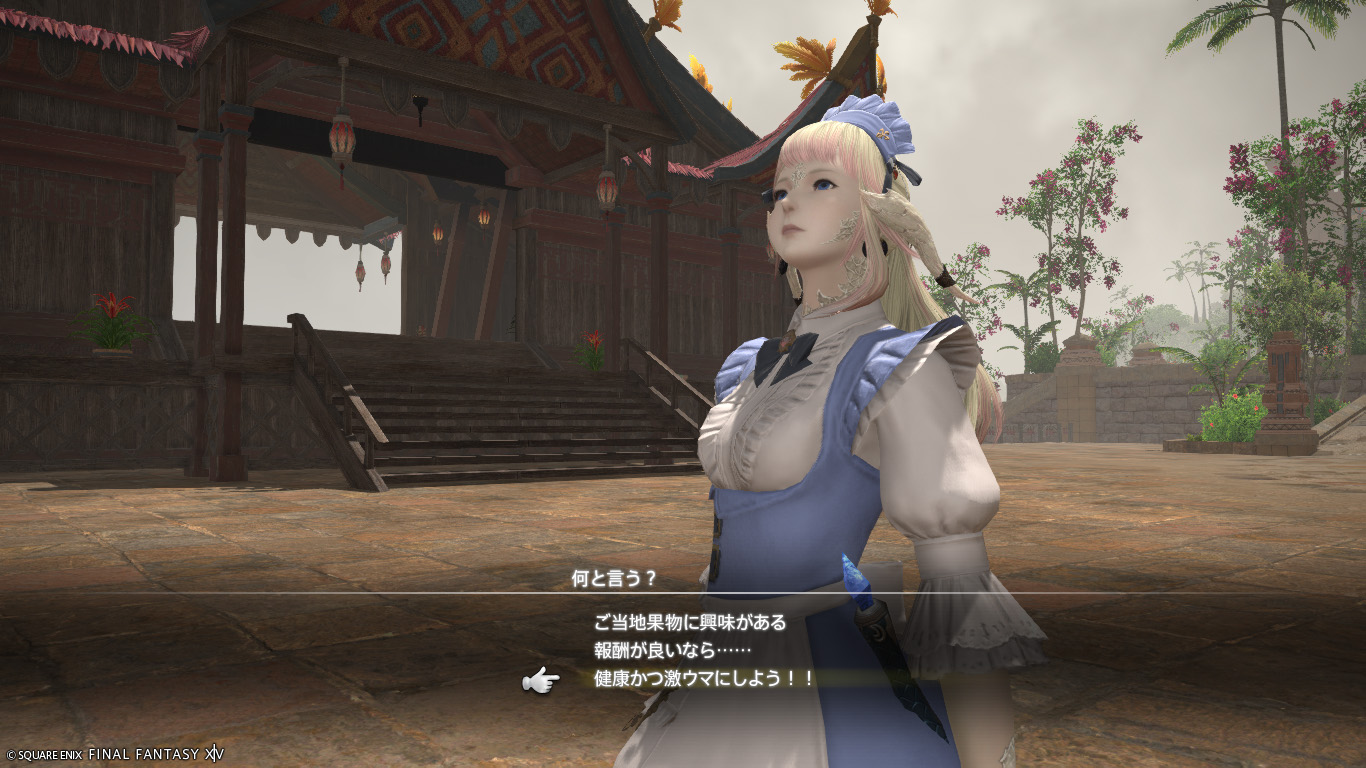
Task: Pick the reply 健康かつ激ウマにしよう！！
Action: coord(704,679)
